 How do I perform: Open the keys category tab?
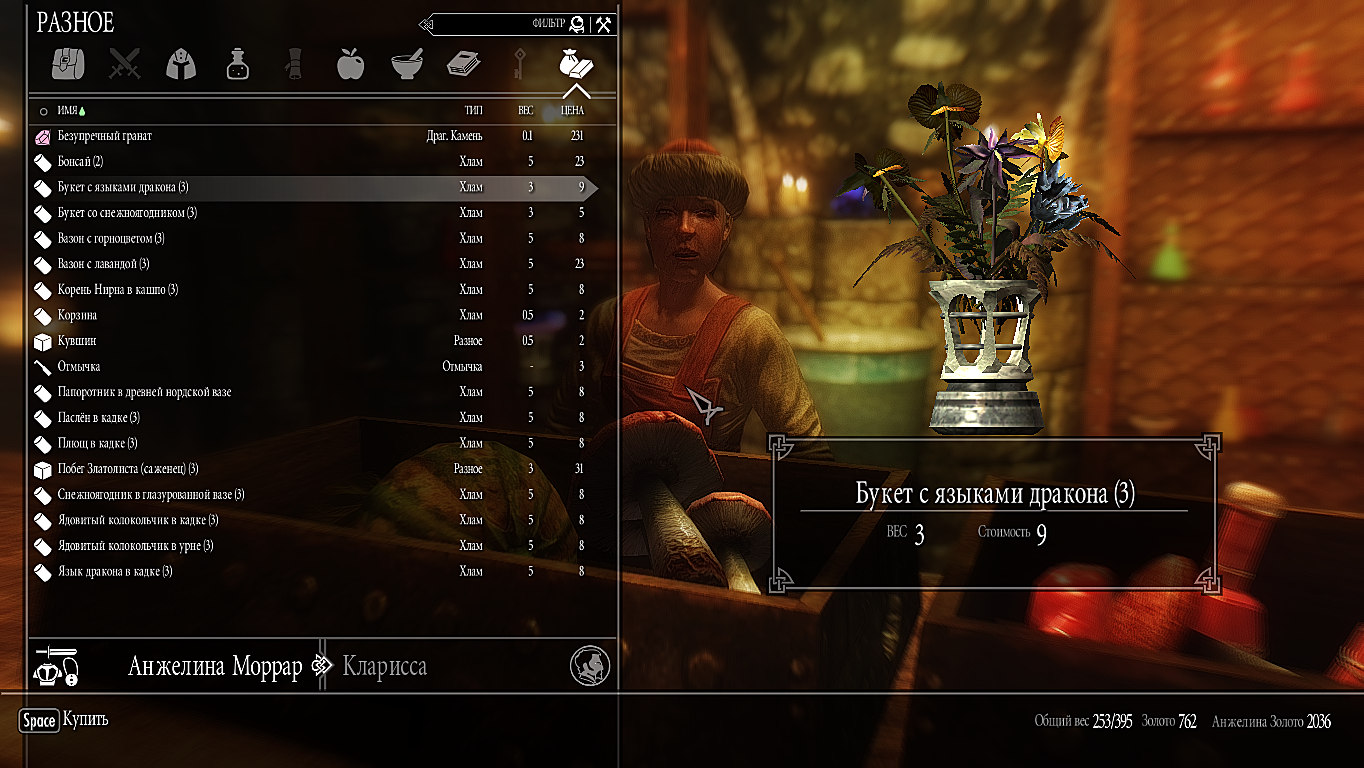click(x=519, y=63)
